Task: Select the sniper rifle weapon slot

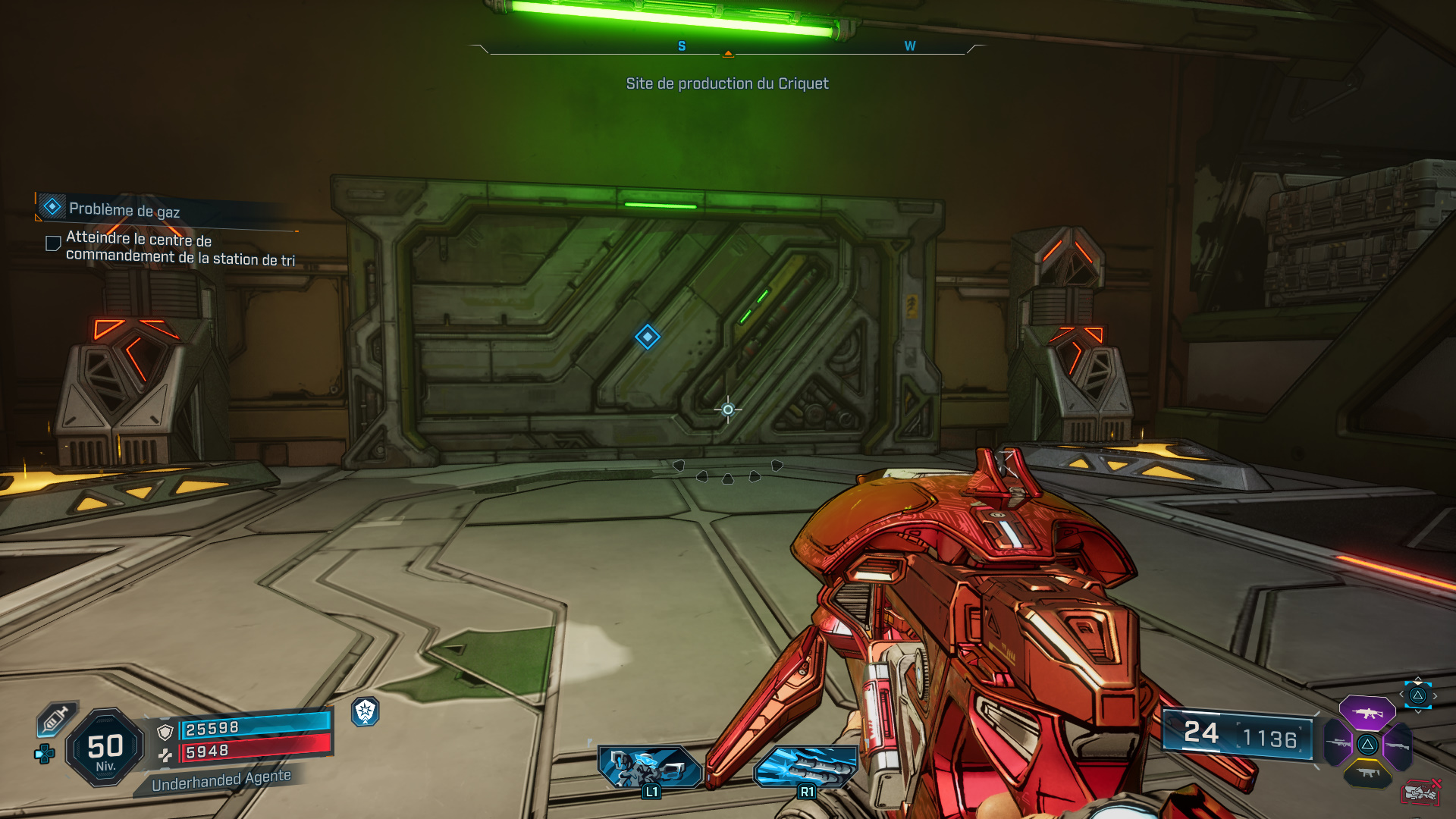Action: (1338, 743)
